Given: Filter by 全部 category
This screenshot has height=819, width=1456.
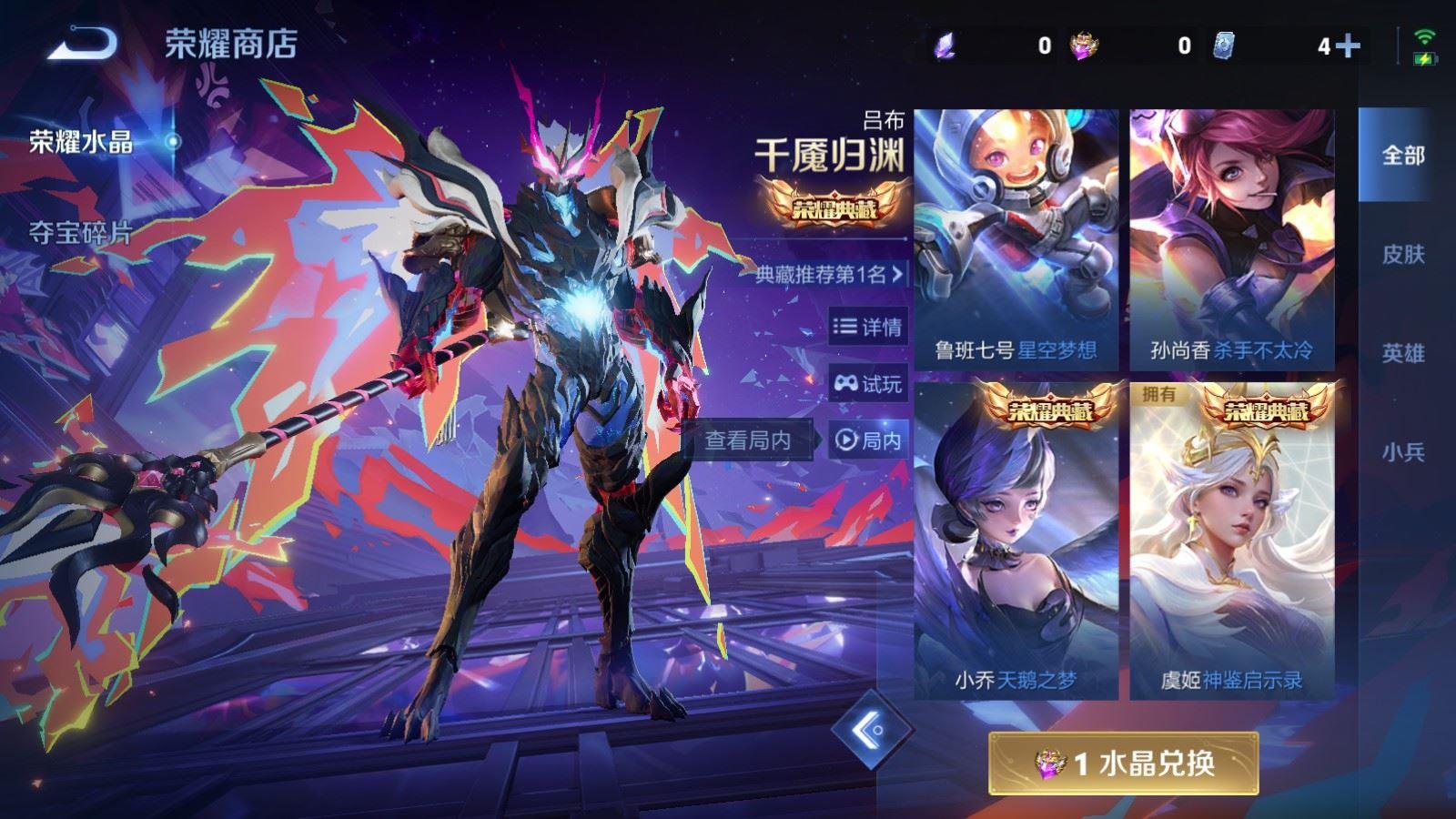Looking at the screenshot, I should [1402, 156].
